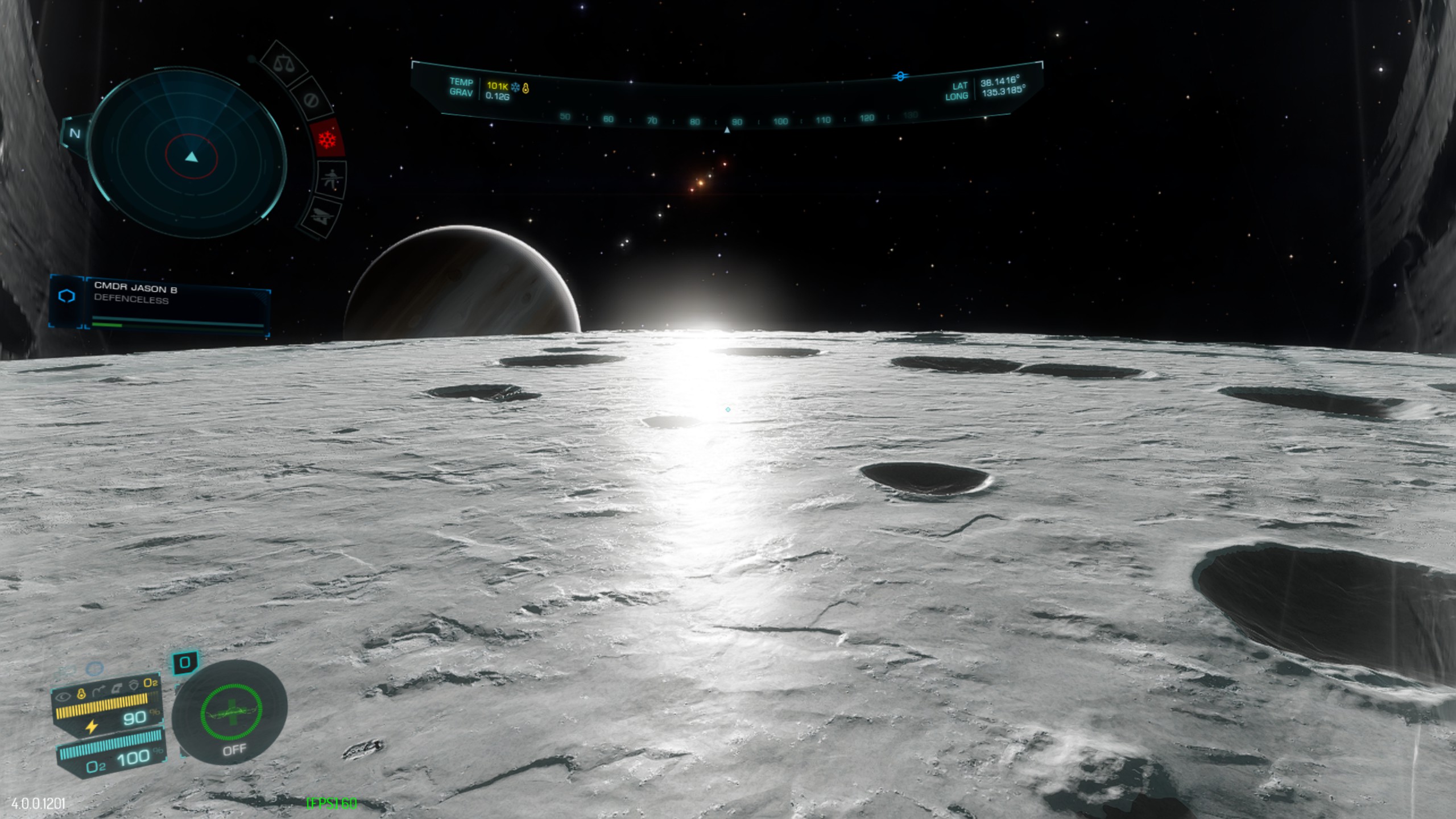
Task: Click the night vision eye icon
Action: (x=63, y=696)
